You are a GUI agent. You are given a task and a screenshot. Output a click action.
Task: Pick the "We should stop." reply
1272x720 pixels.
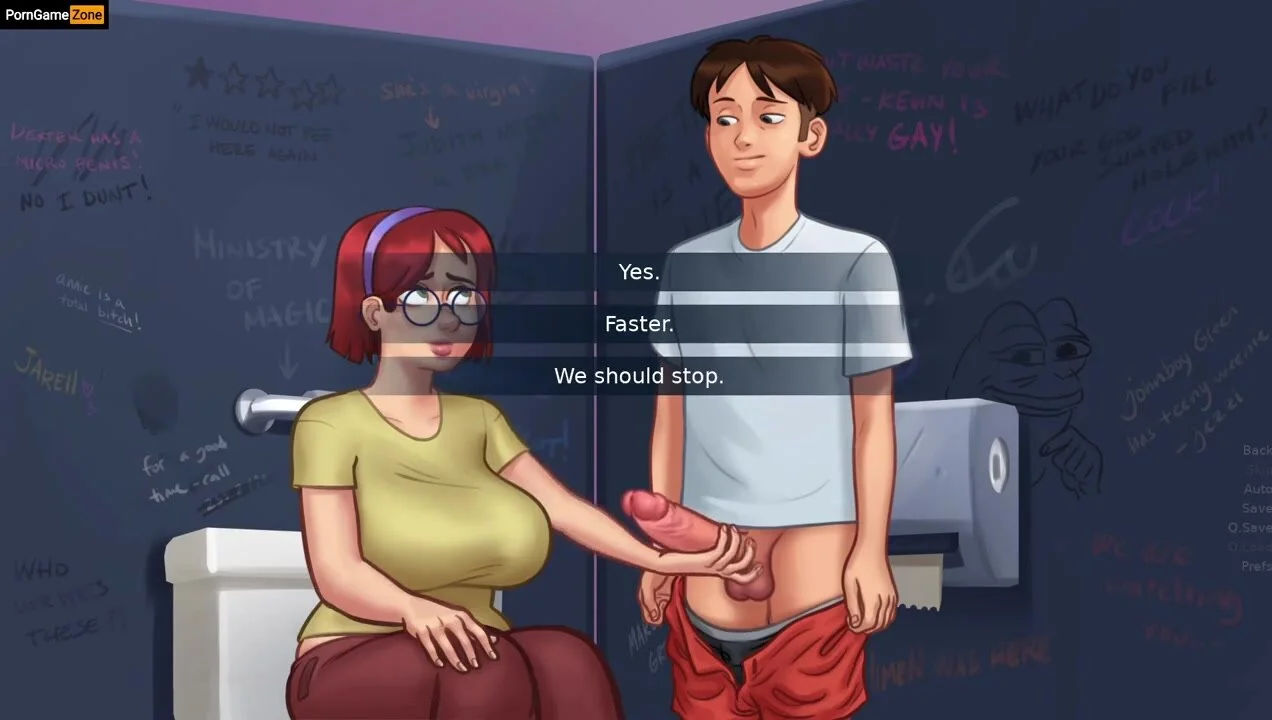[639, 376]
